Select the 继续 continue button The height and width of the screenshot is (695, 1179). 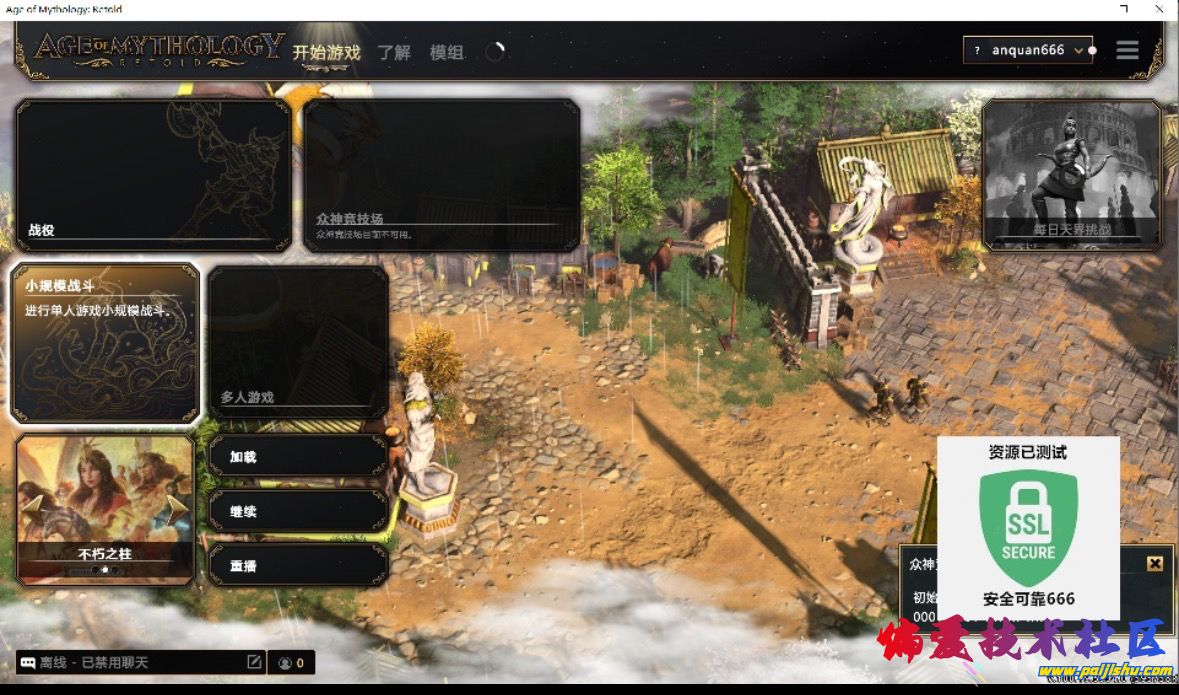[x=298, y=511]
